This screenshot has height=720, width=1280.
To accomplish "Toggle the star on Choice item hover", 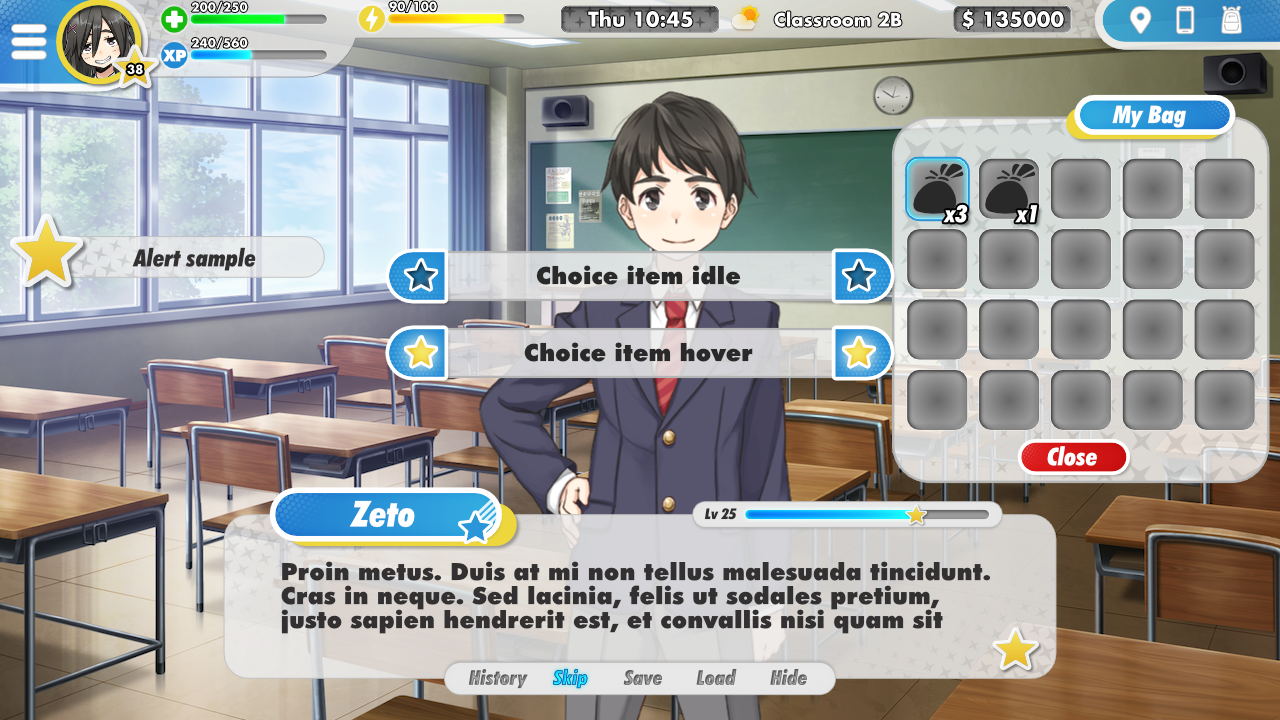I will 417,353.
